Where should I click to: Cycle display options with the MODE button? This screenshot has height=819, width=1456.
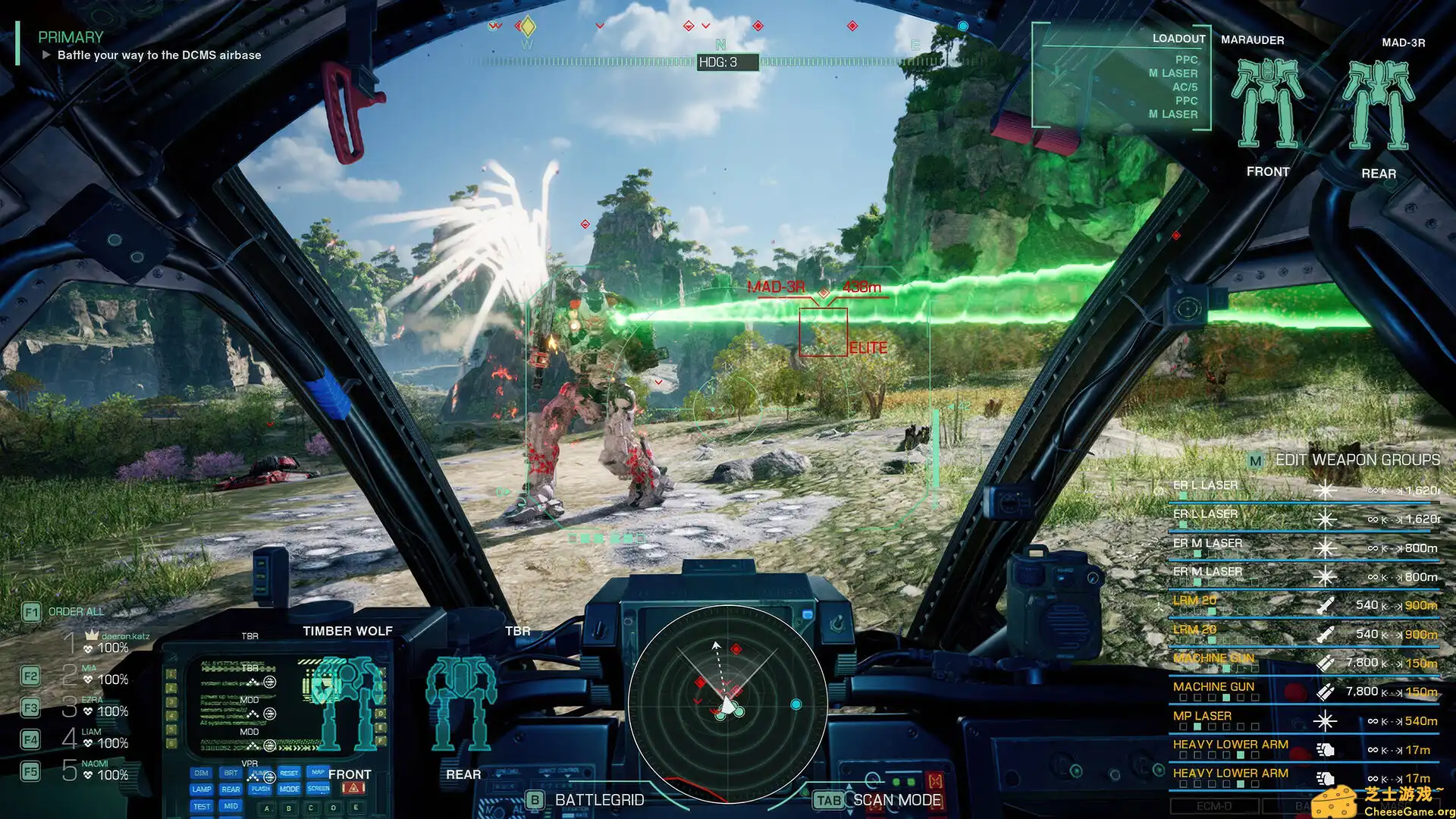click(x=290, y=789)
